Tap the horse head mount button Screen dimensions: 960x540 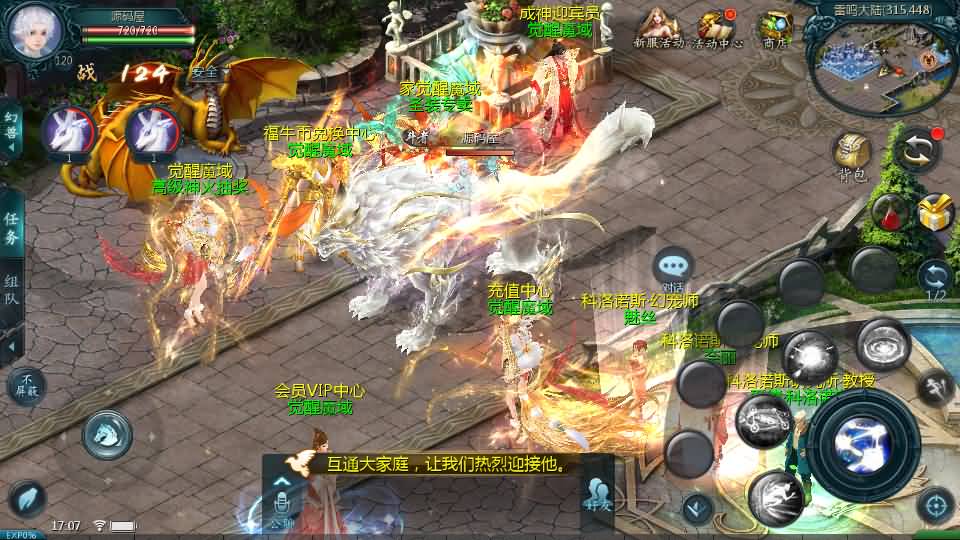[x=107, y=434]
